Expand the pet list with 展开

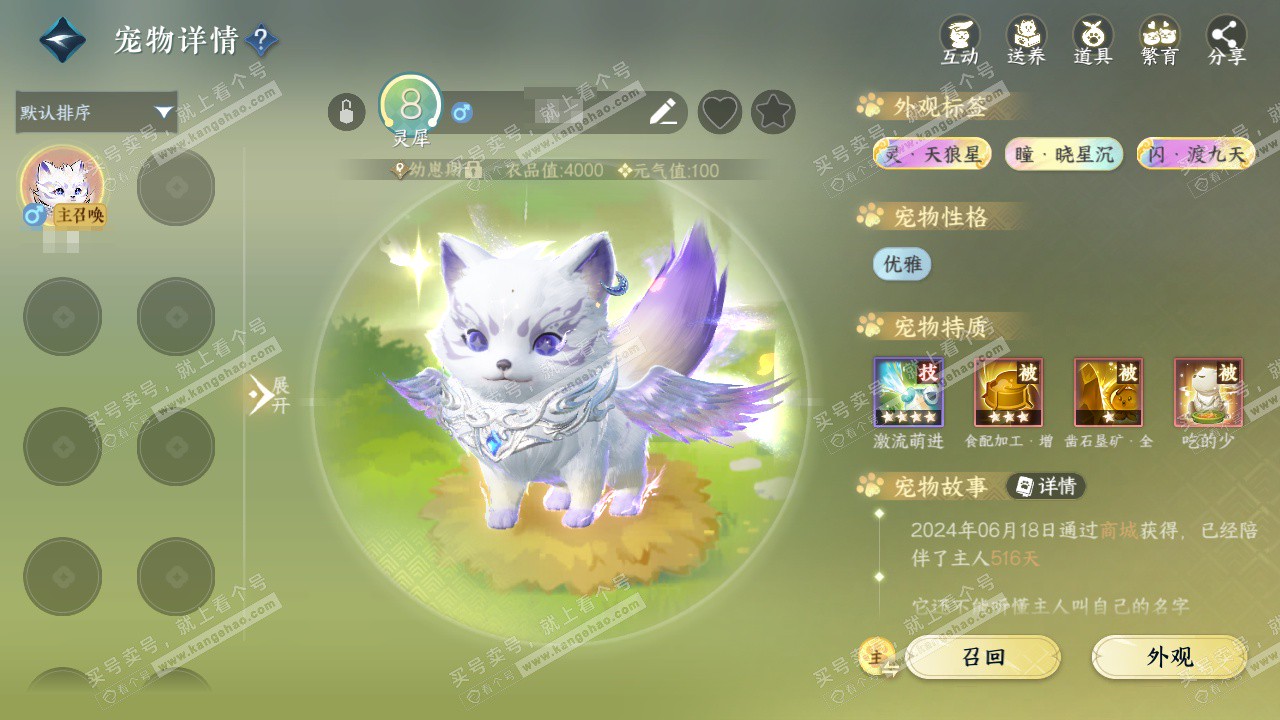pos(268,395)
